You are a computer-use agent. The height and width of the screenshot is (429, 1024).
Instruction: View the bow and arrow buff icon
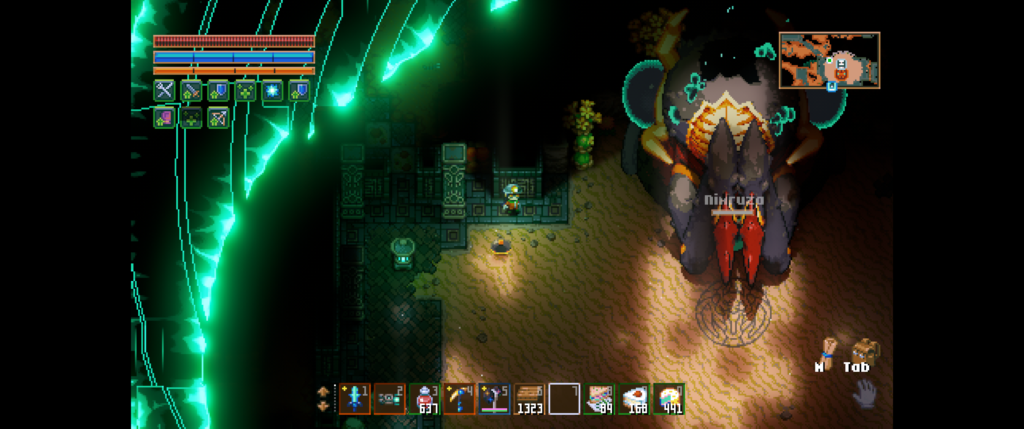coord(218,117)
